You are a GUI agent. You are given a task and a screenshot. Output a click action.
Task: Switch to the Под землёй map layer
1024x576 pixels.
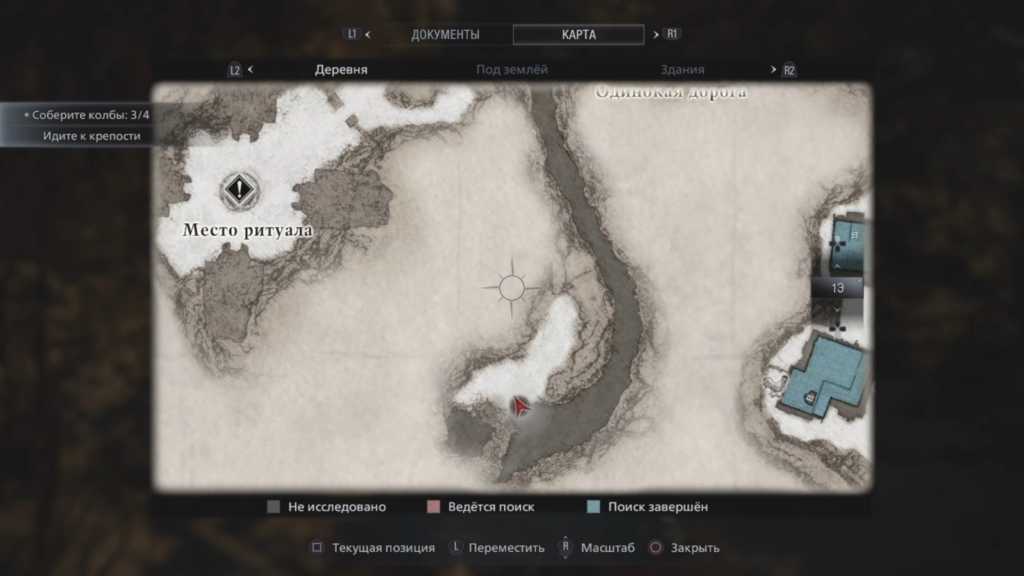512,70
